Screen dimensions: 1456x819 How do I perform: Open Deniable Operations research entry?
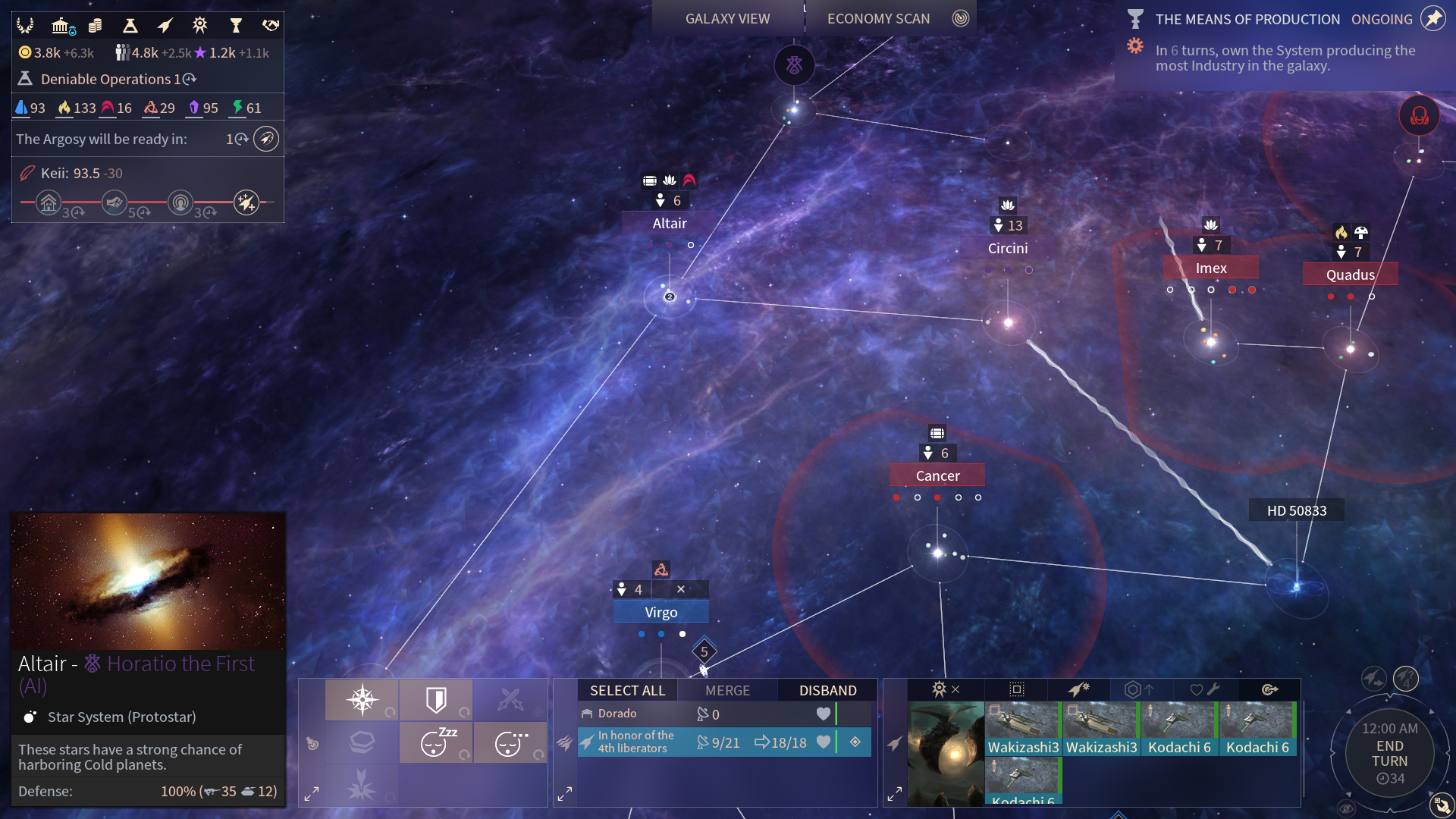click(106, 79)
